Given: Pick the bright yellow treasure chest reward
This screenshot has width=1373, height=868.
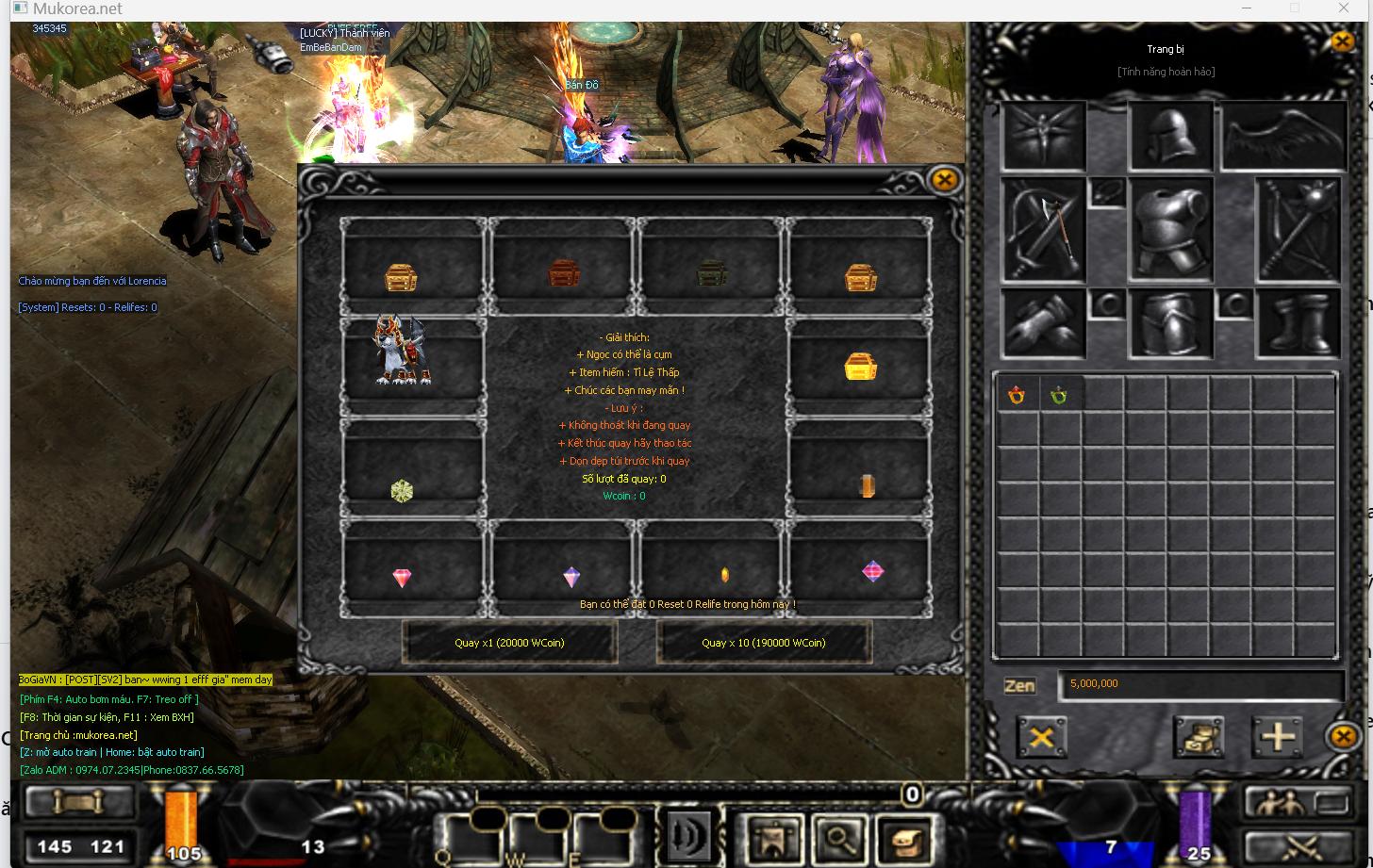Looking at the screenshot, I should (x=860, y=367).
